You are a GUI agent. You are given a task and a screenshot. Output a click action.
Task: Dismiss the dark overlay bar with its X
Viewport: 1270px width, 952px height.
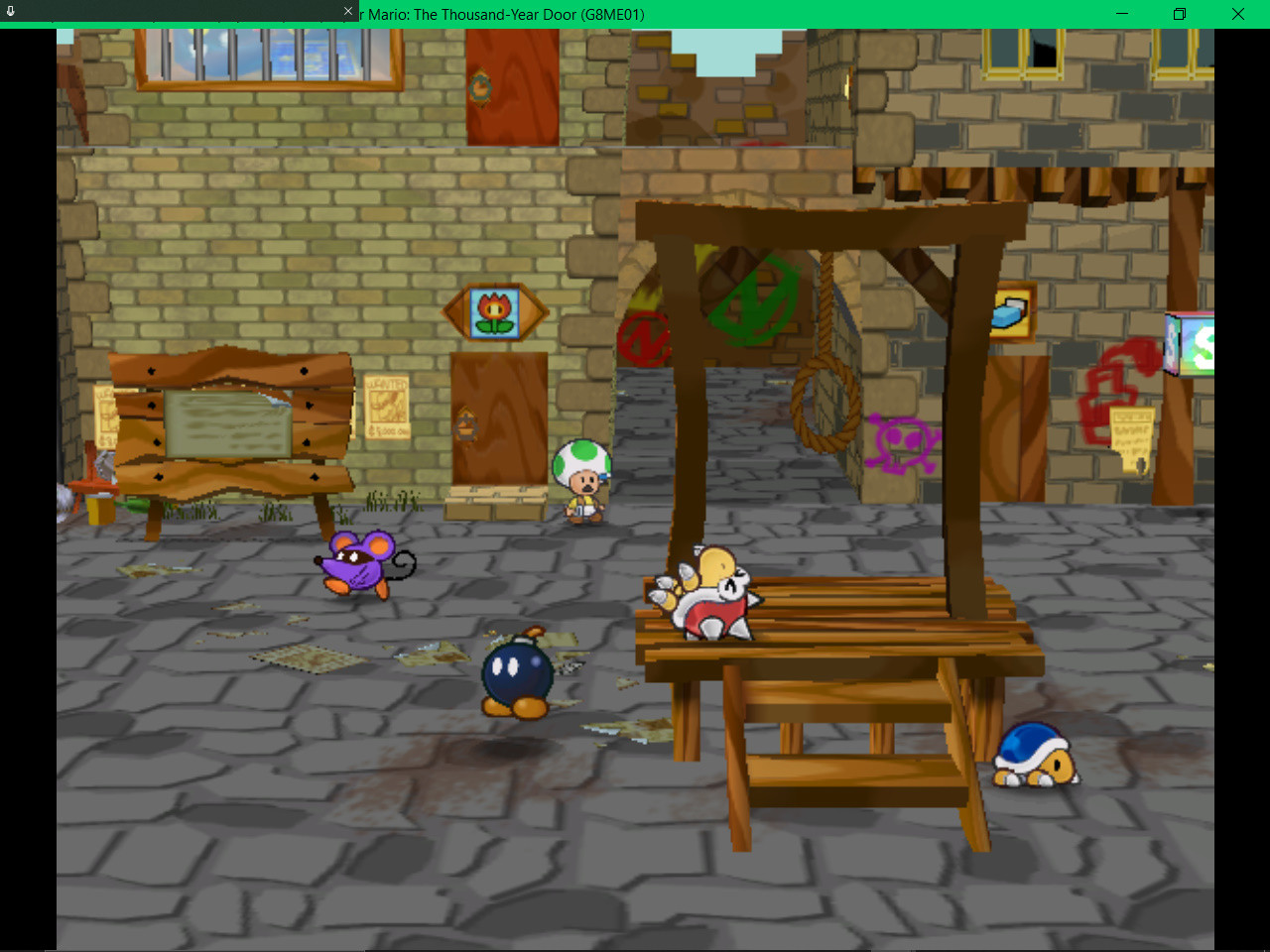click(346, 12)
